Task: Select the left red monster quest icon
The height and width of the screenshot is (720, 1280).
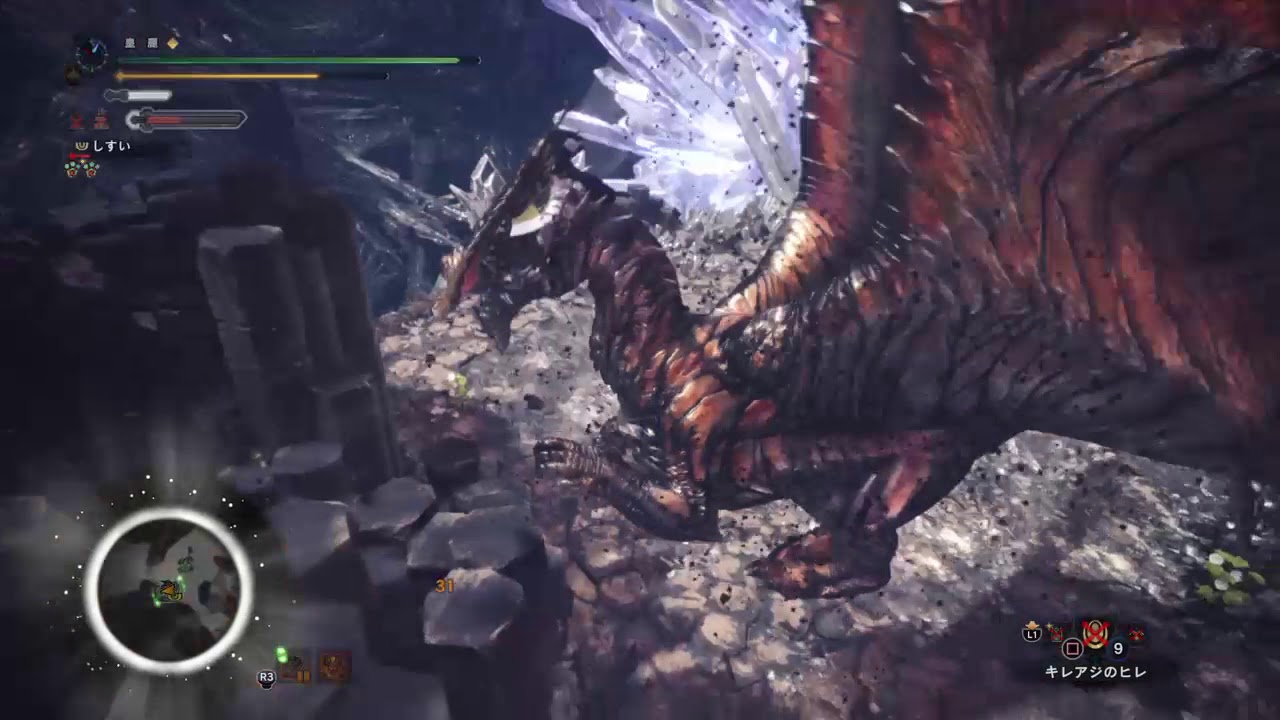Action: [x=77, y=119]
